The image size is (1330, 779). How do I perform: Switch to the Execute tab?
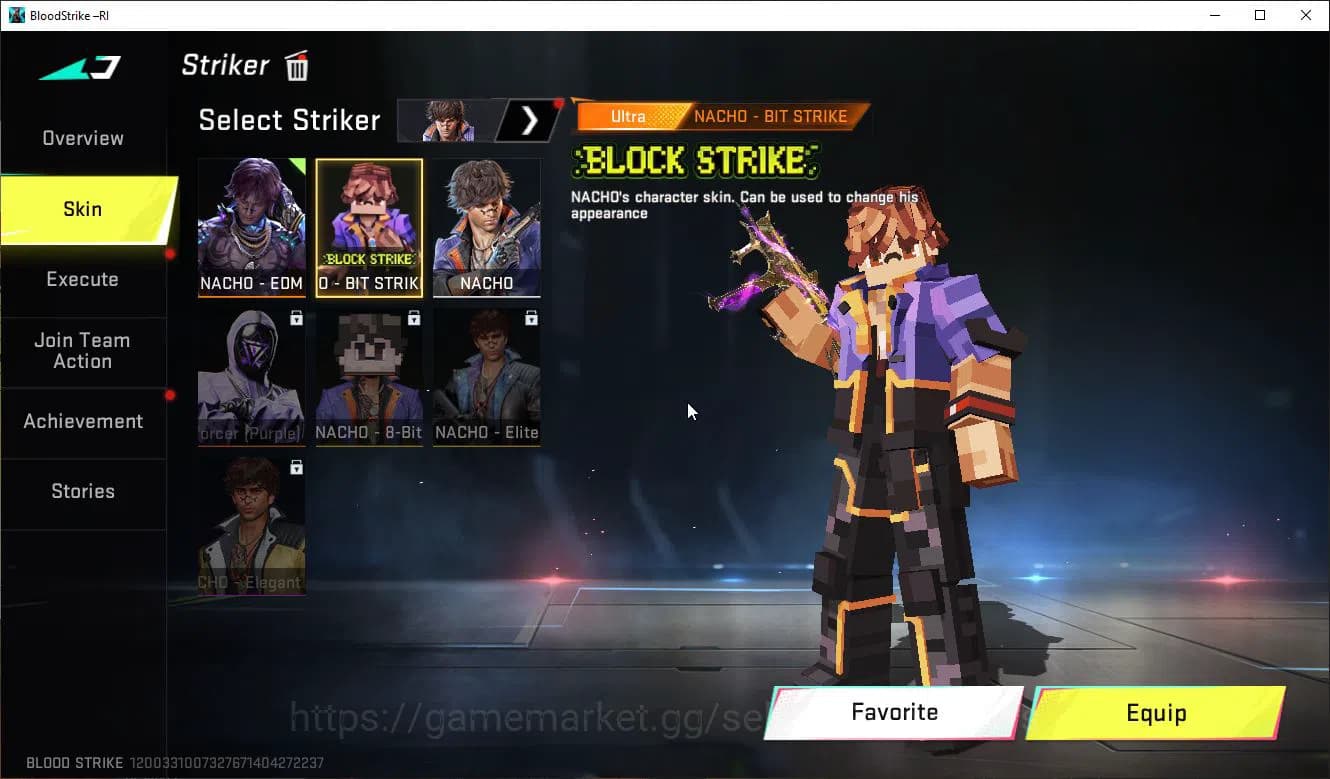point(83,280)
